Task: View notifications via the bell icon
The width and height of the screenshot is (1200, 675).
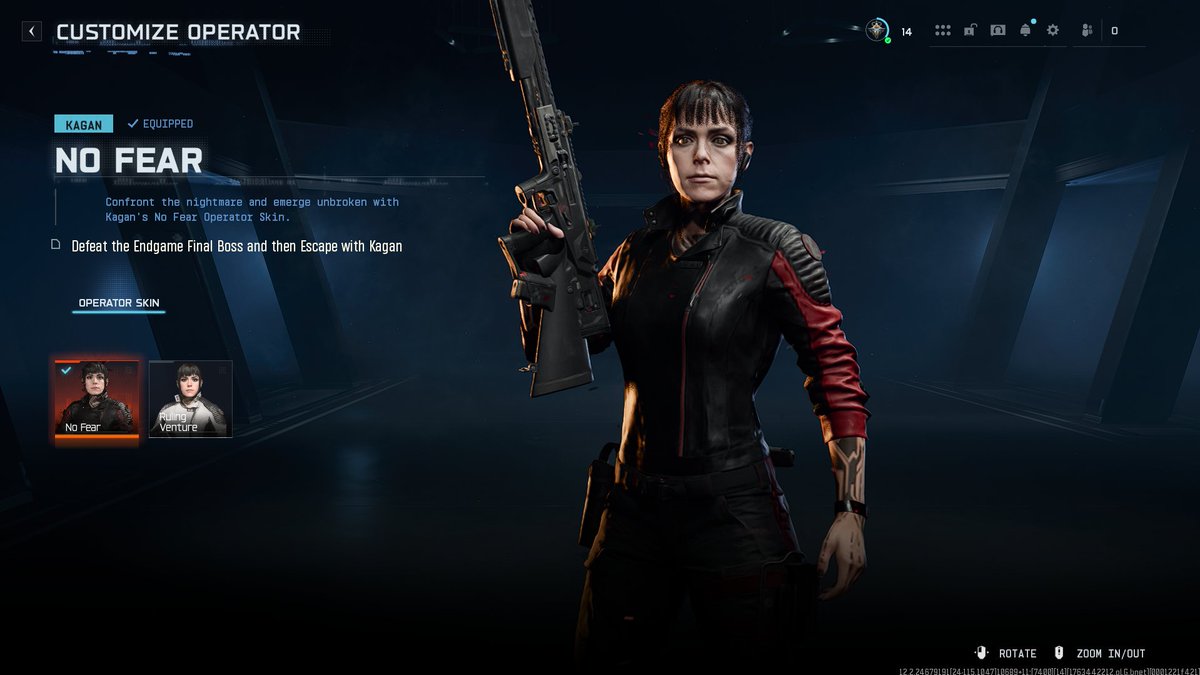Action: click(x=1025, y=31)
